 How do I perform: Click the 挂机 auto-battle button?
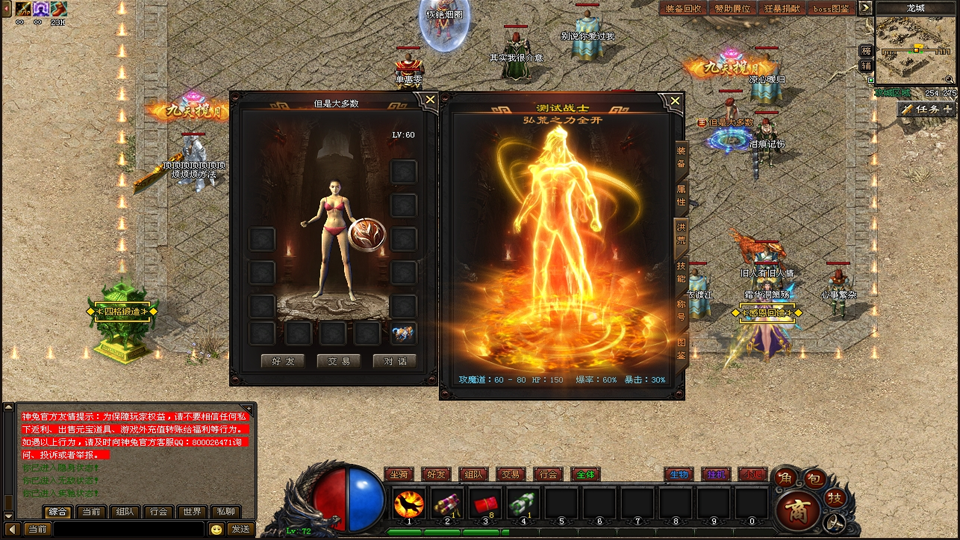pyautogui.click(x=714, y=474)
